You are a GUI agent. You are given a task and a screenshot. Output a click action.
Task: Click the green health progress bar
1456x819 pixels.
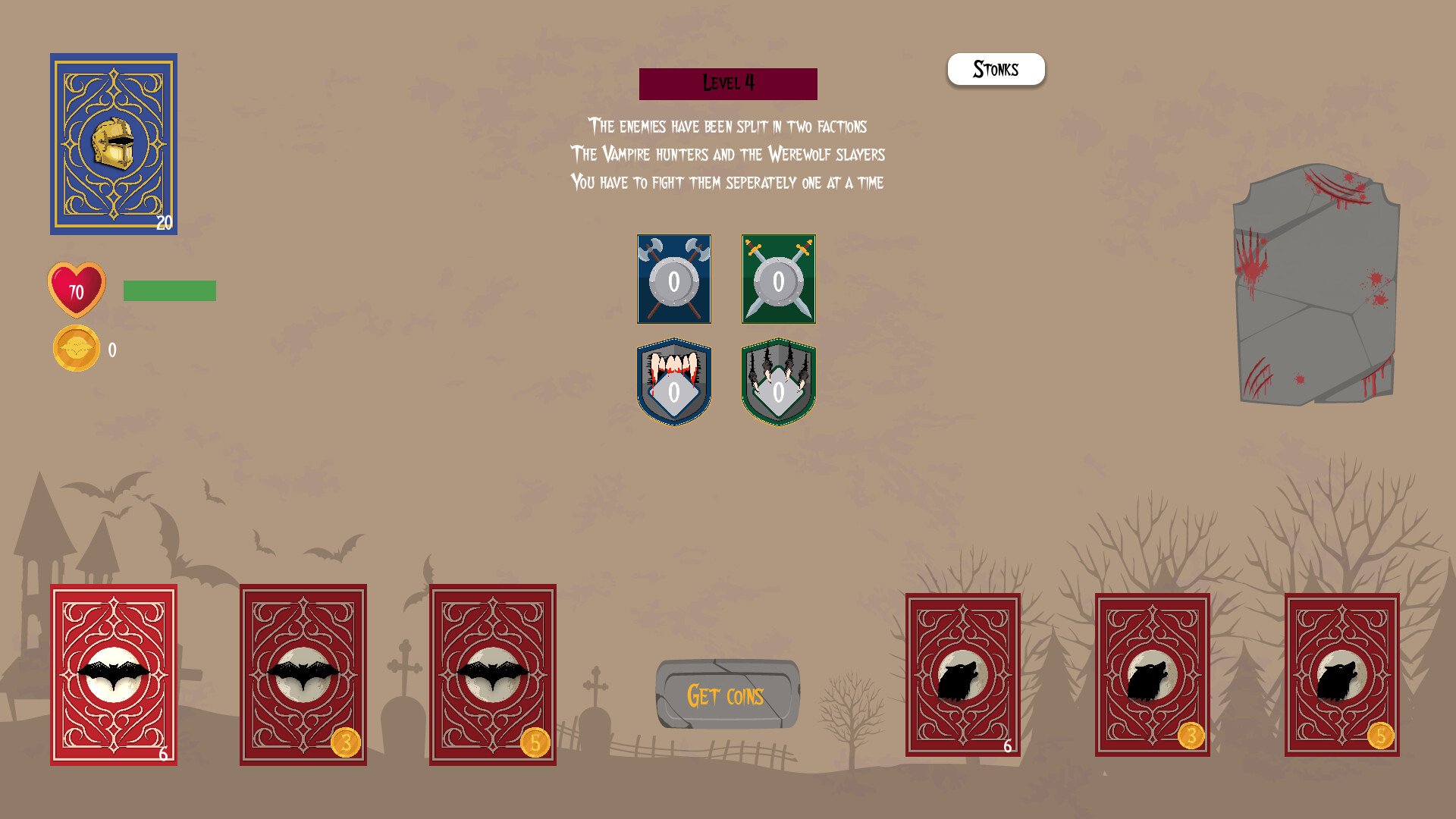click(170, 290)
